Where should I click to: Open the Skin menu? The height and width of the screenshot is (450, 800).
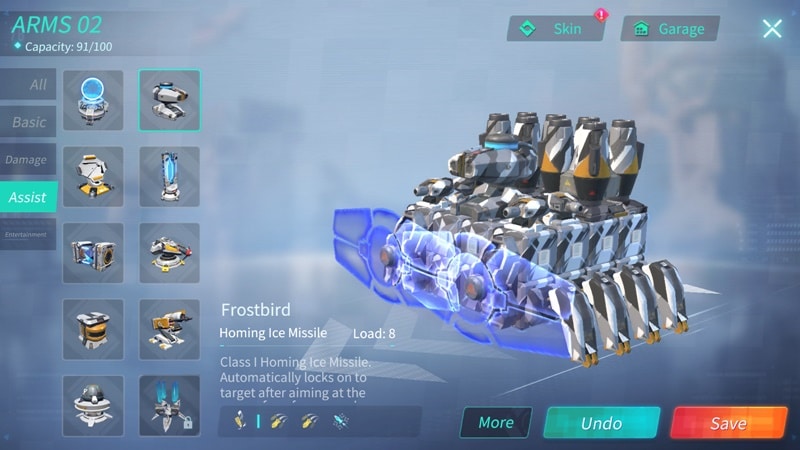556,29
